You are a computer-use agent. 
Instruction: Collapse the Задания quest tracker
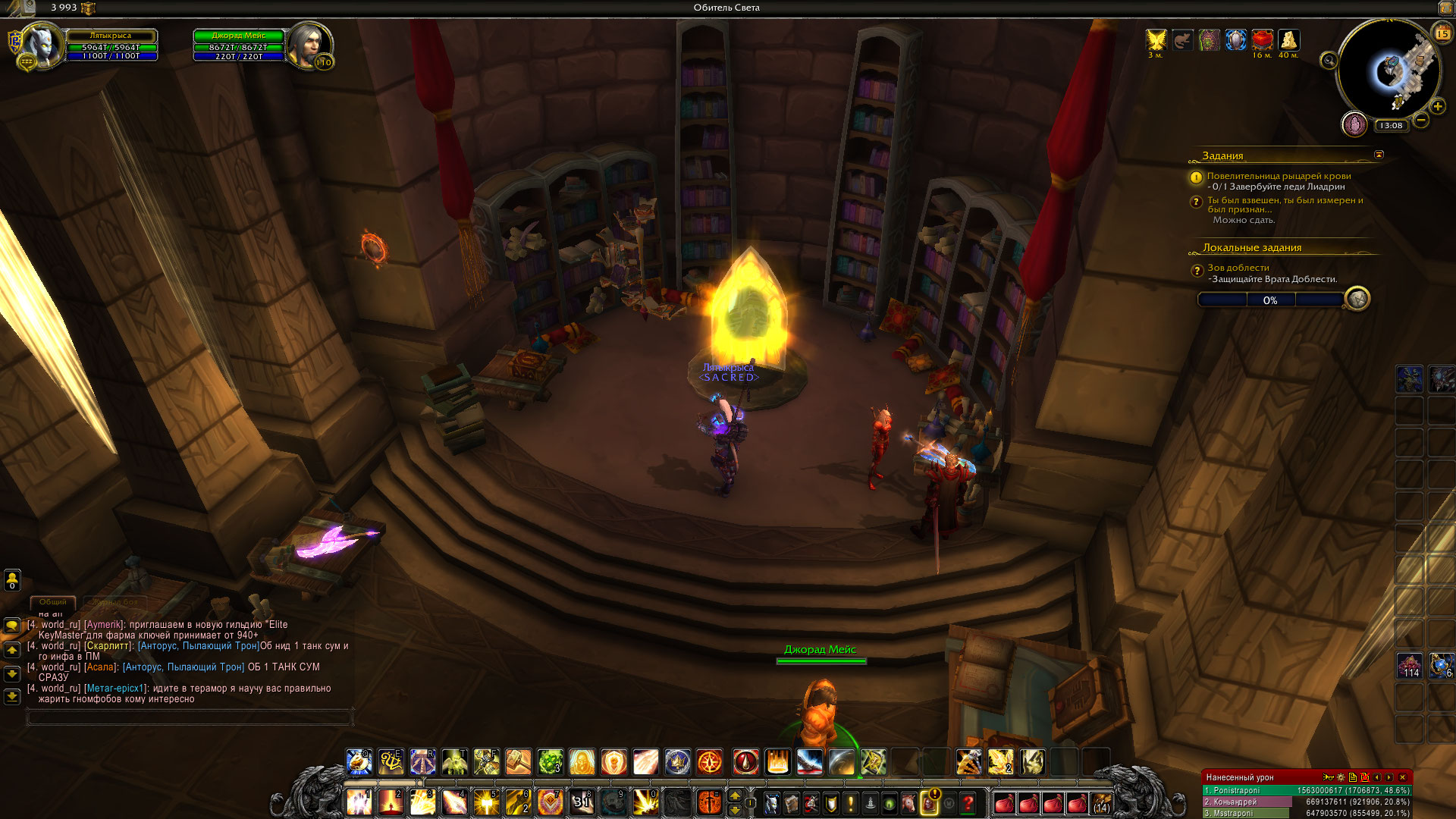pyautogui.click(x=1379, y=155)
